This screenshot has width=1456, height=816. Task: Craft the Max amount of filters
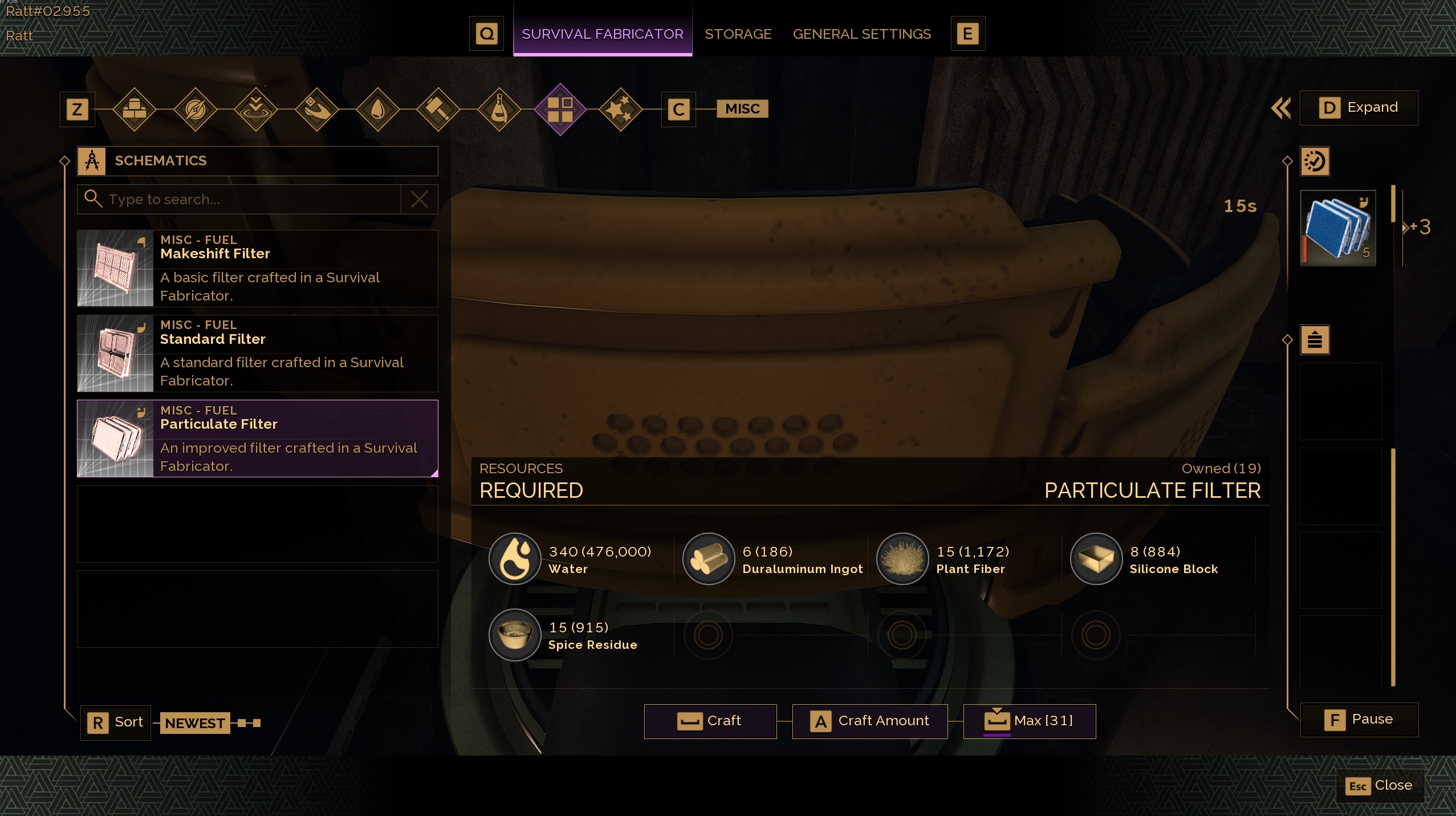(x=1030, y=721)
